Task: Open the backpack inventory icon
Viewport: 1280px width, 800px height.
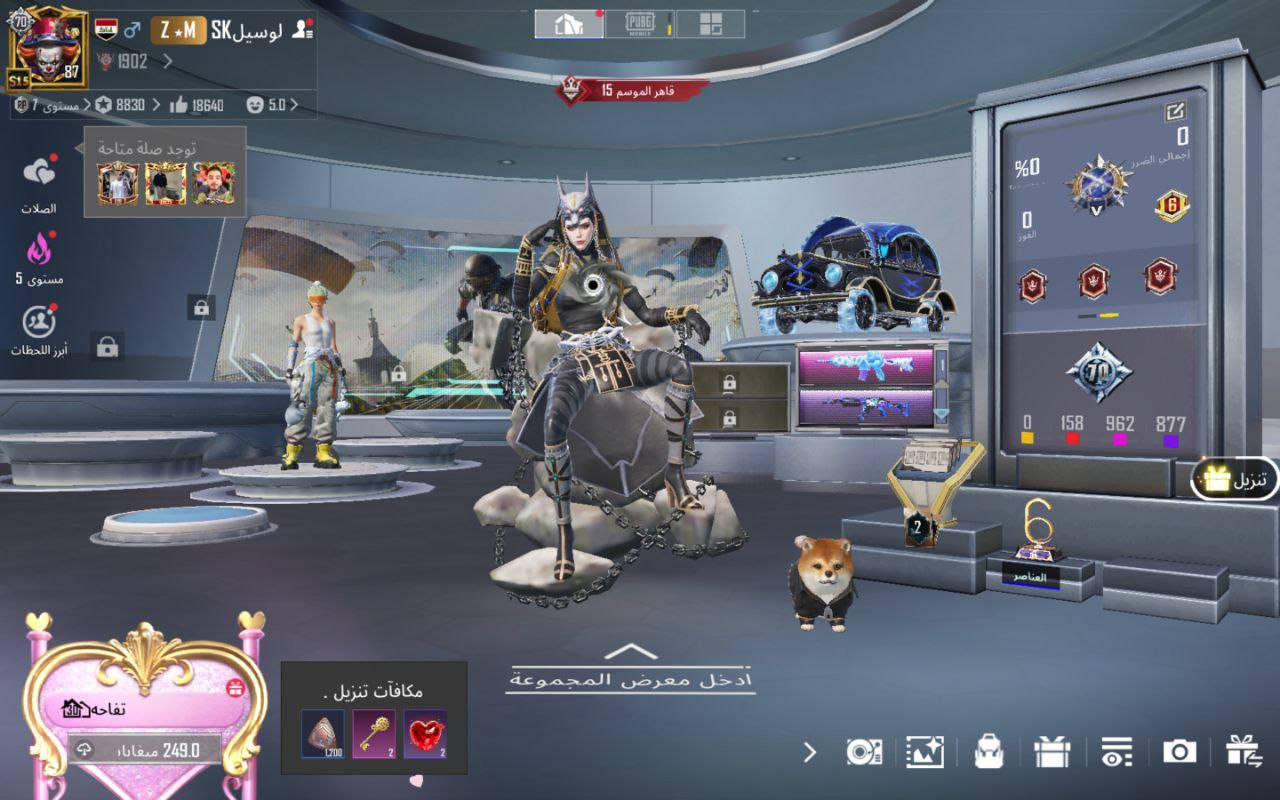Action: pyautogui.click(x=989, y=752)
